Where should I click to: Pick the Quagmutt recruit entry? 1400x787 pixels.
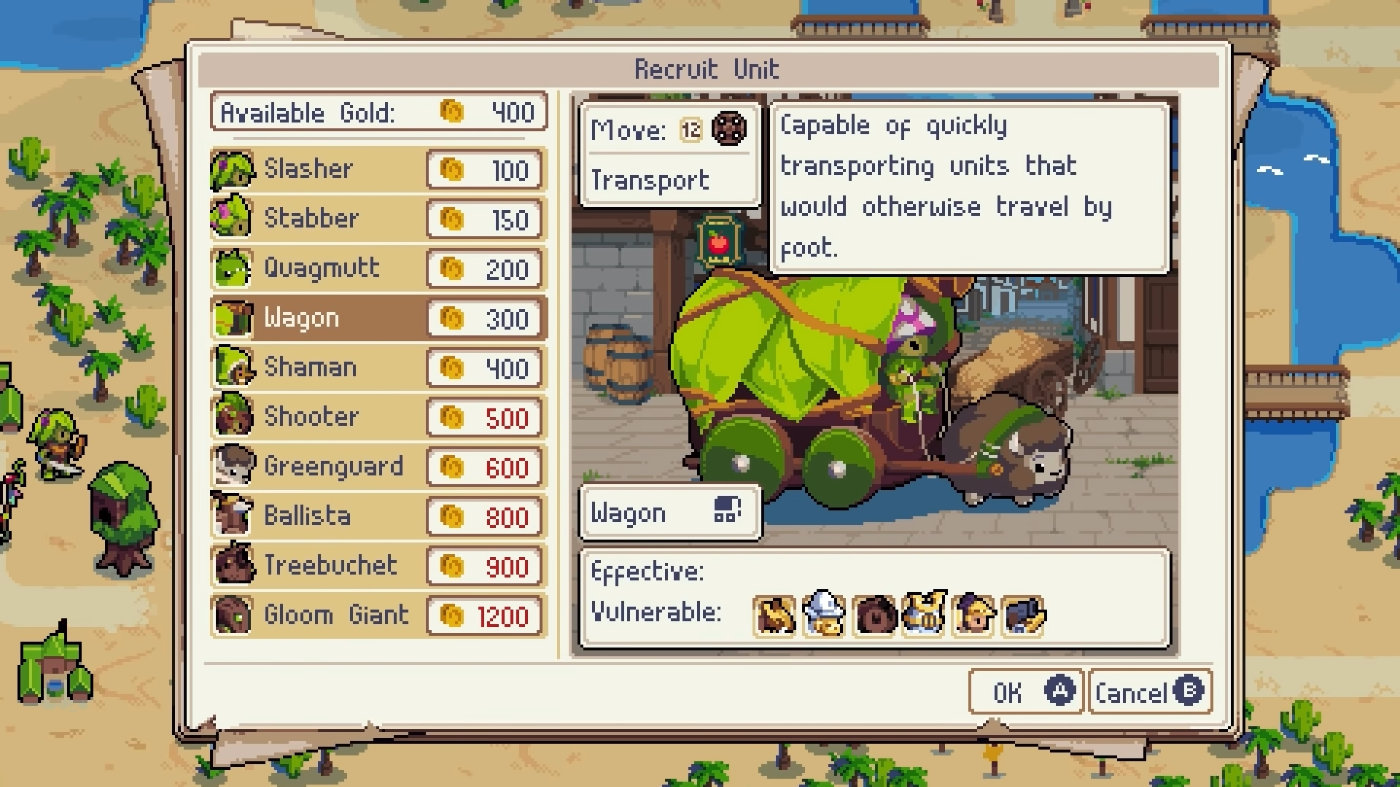point(378,268)
